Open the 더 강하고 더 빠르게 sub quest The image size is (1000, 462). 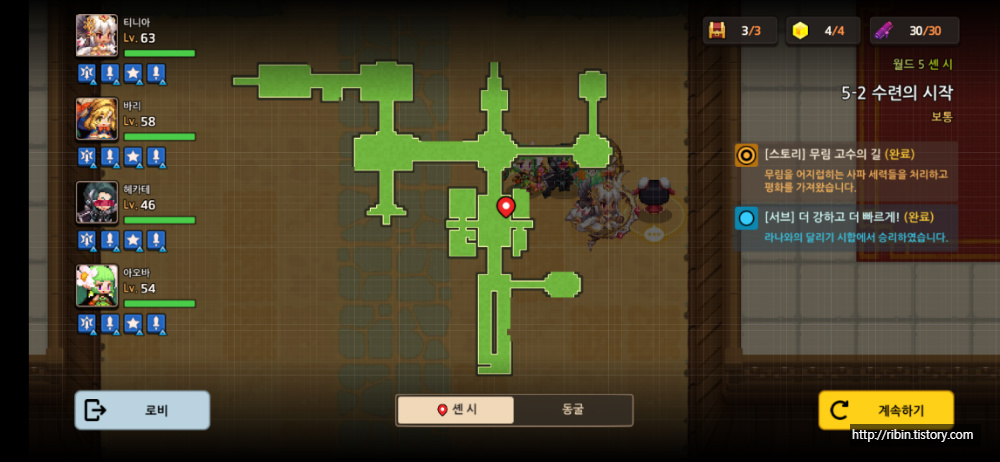845,227
